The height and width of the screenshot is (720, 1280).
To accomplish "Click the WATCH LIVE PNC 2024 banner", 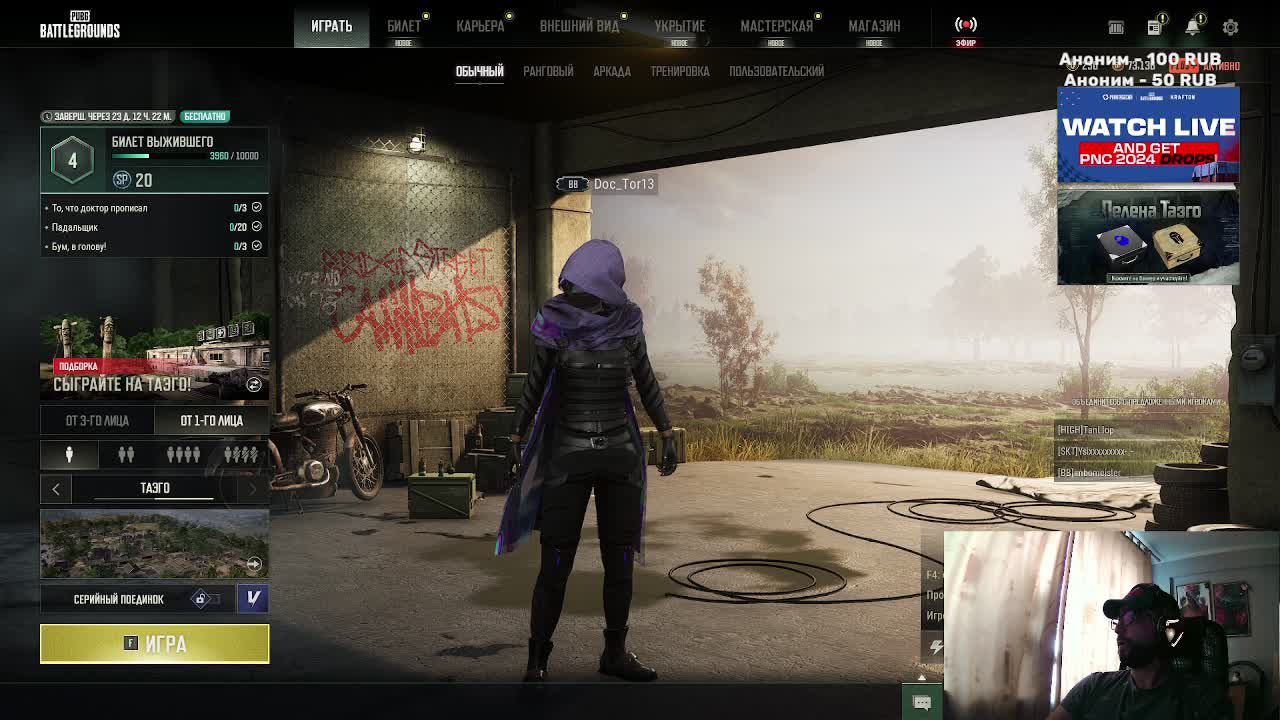I will tap(1148, 136).
